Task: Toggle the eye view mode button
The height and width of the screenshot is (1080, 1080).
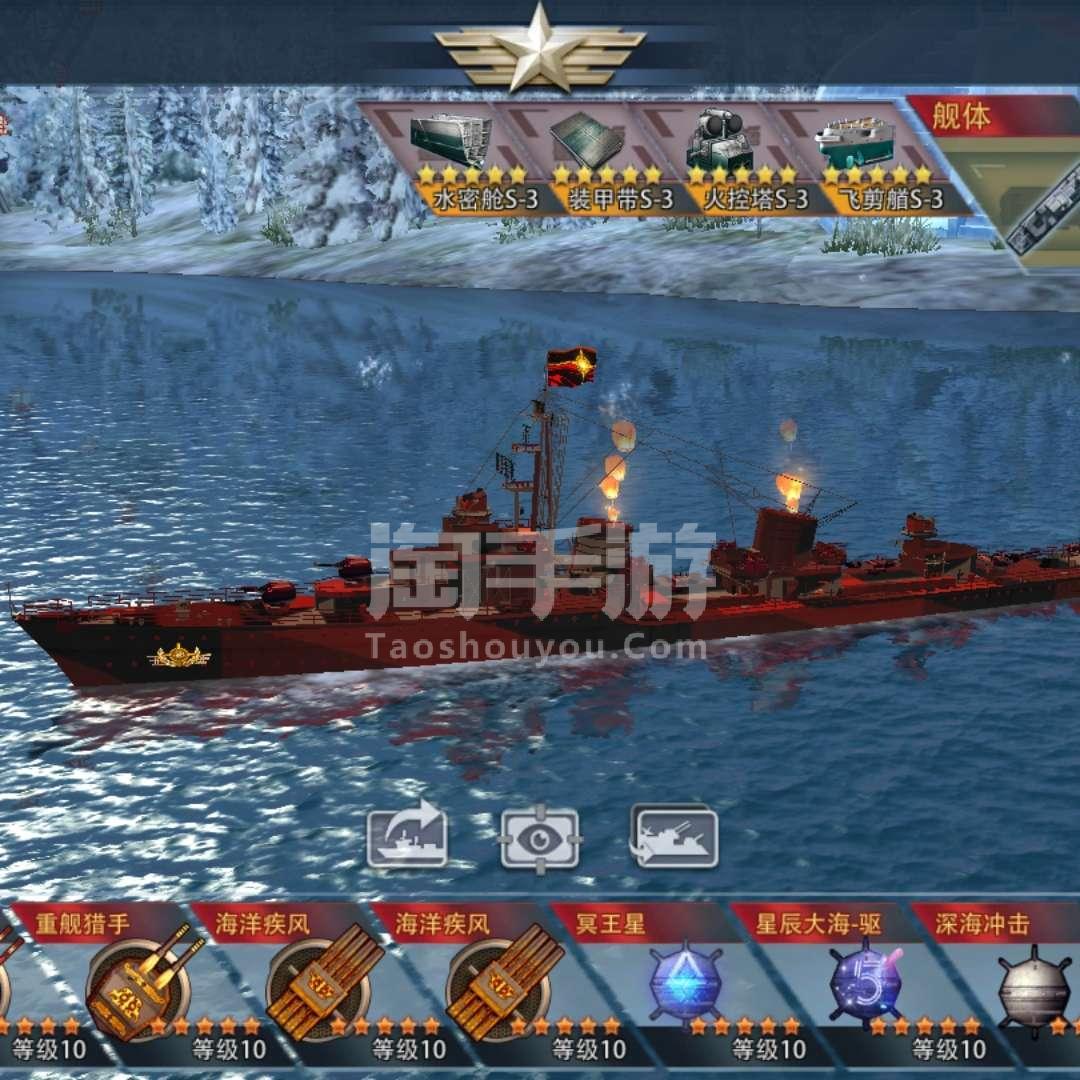Action: click(540, 837)
